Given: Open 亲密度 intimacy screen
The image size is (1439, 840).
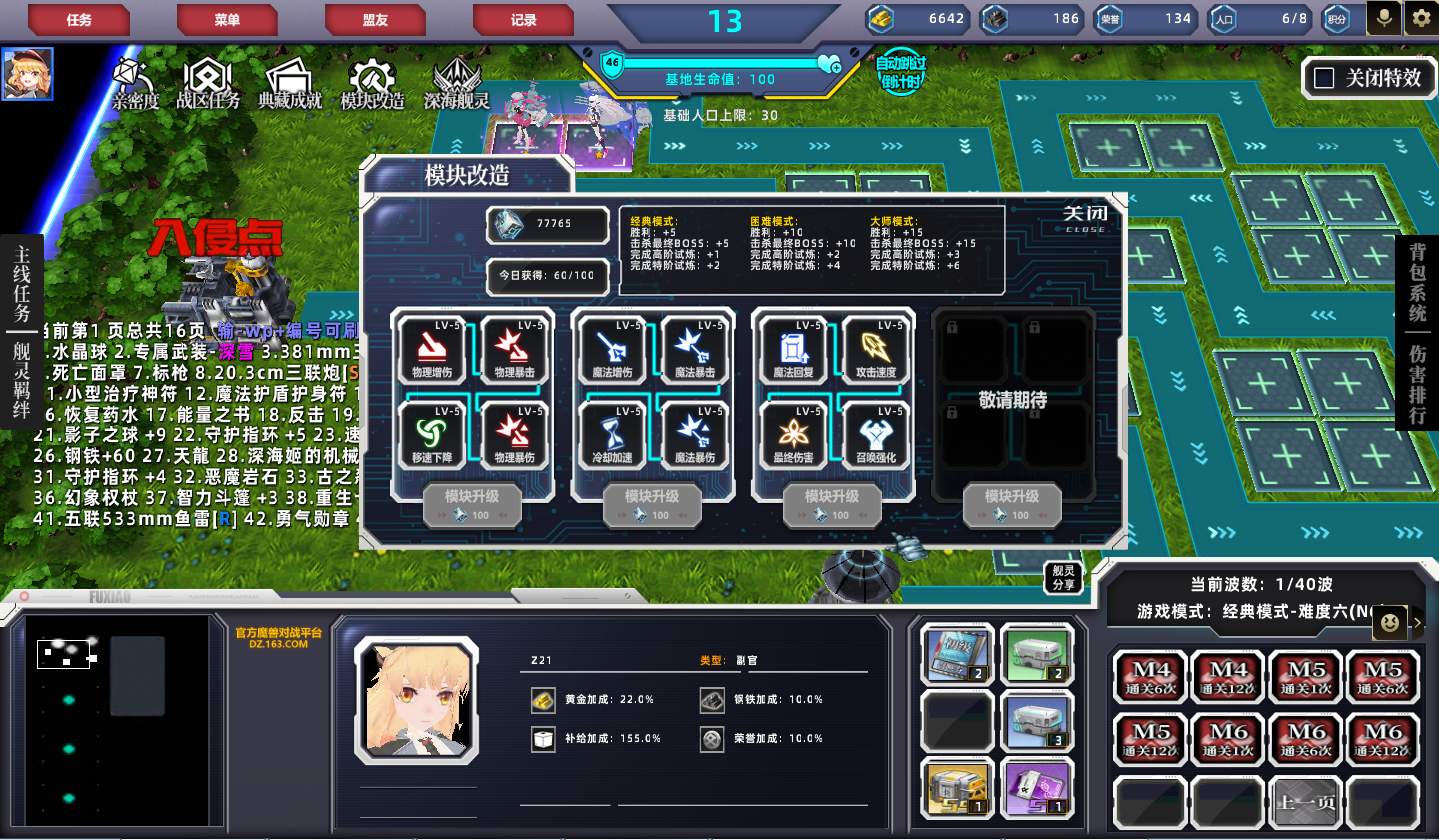Looking at the screenshot, I should (135, 83).
